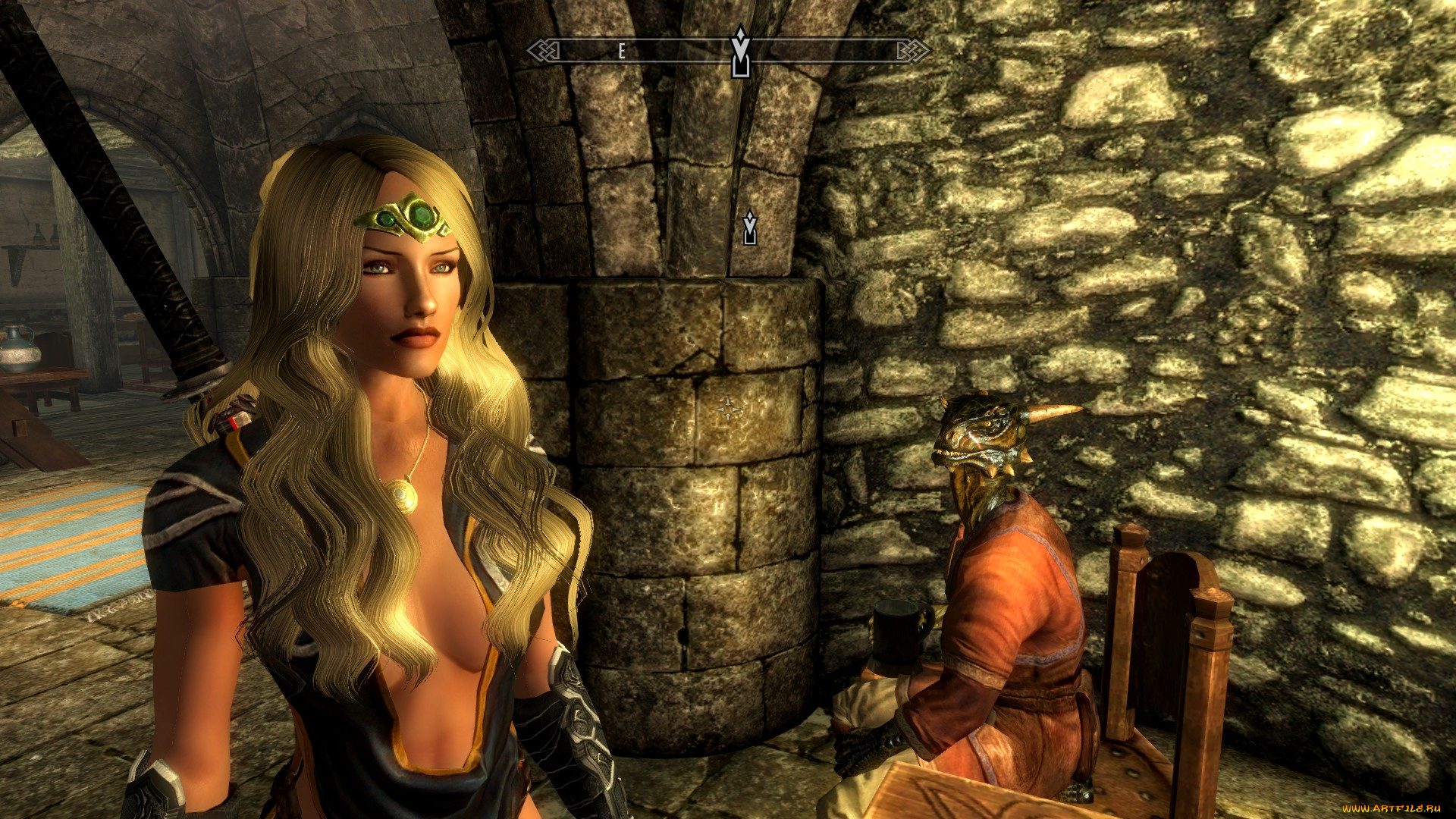Click the East letter on the compass
Screen dimensions: 1456x819
(622, 52)
